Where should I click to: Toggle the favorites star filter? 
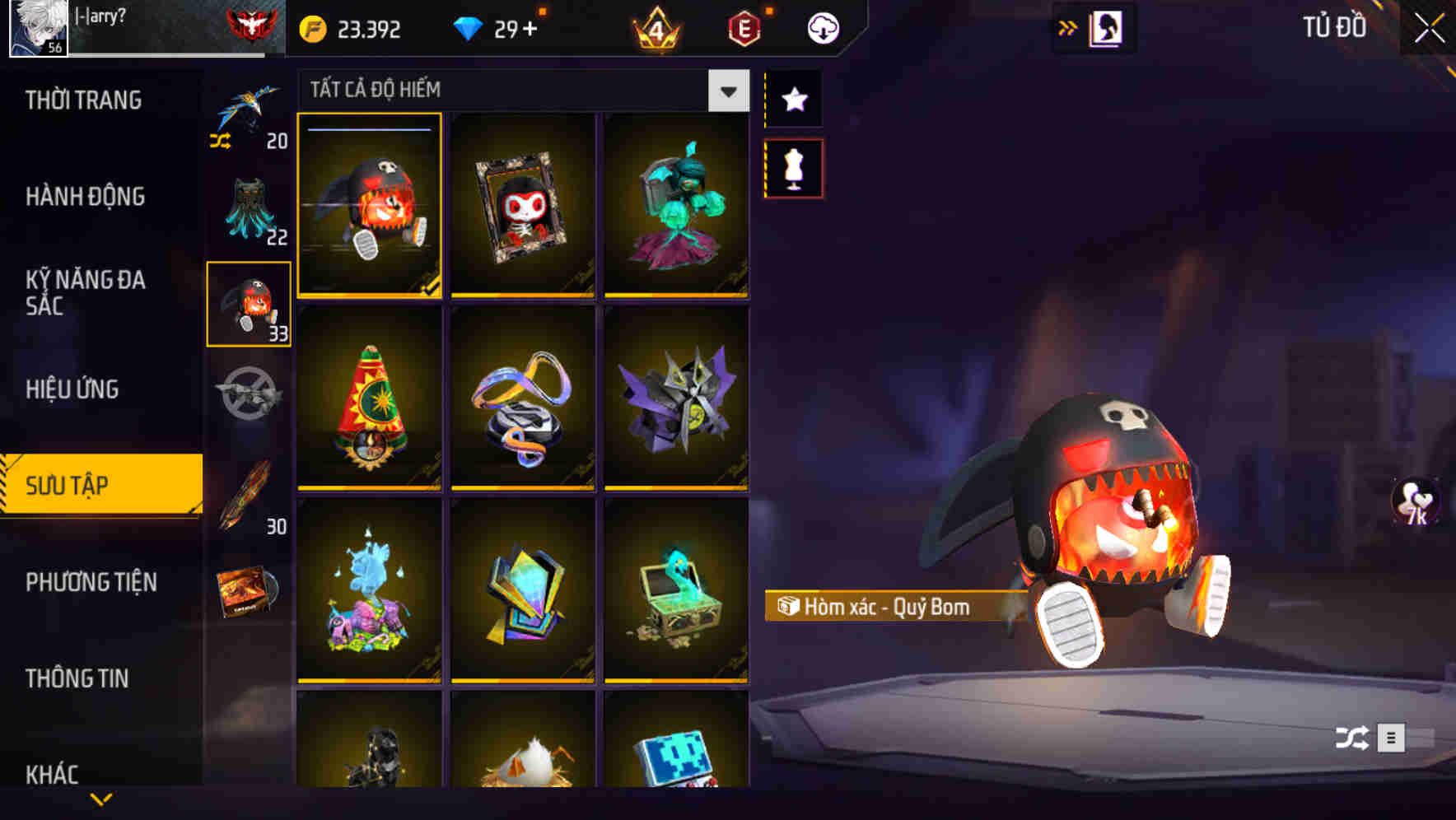pyautogui.click(x=793, y=100)
